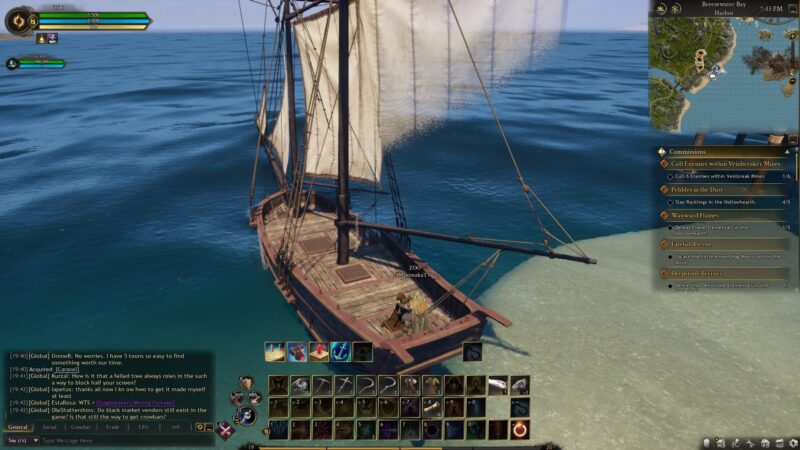Viewport: 800px width, 450px height.
Task: Select the pickaxe hotbar slot
Action: [x=321, y=385]
